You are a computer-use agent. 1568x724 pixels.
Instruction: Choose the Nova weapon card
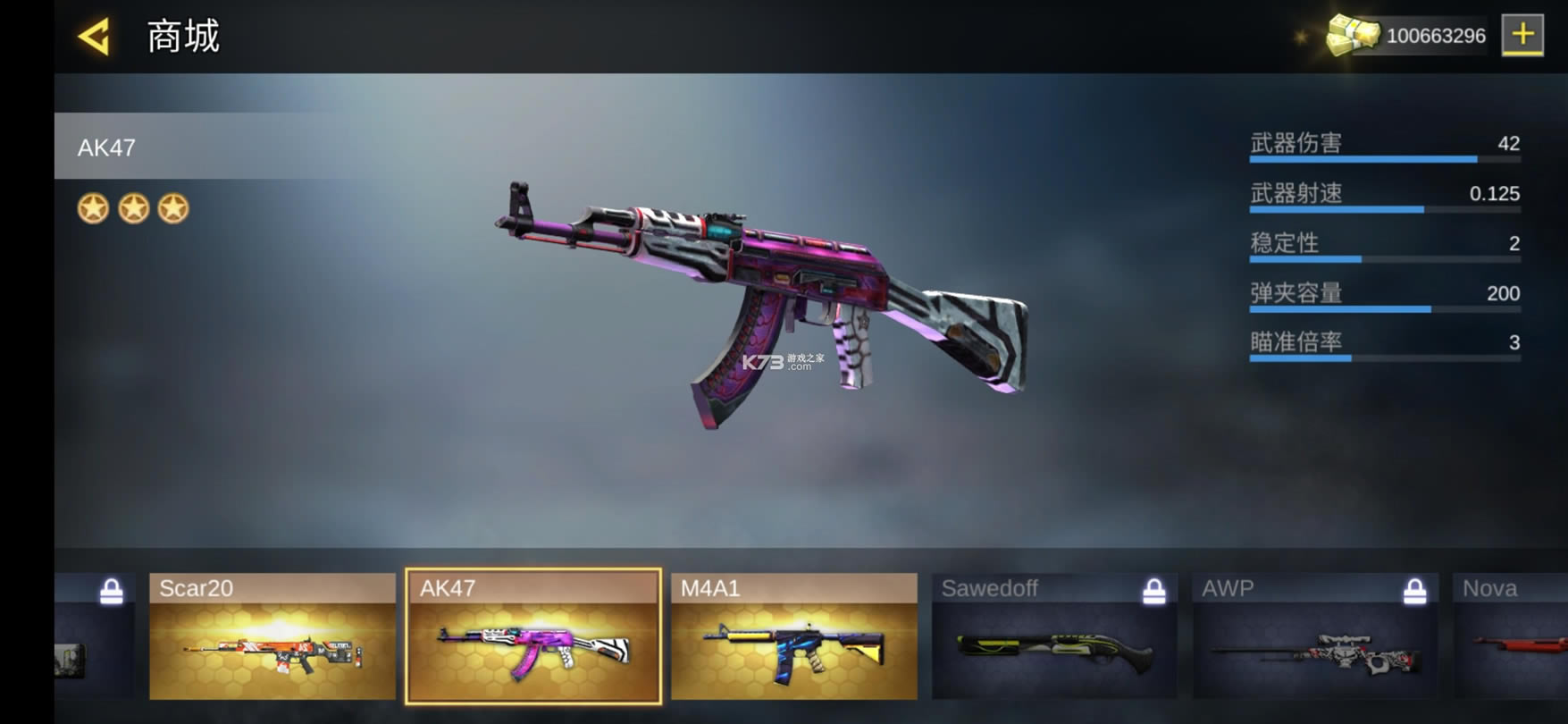1510,636
